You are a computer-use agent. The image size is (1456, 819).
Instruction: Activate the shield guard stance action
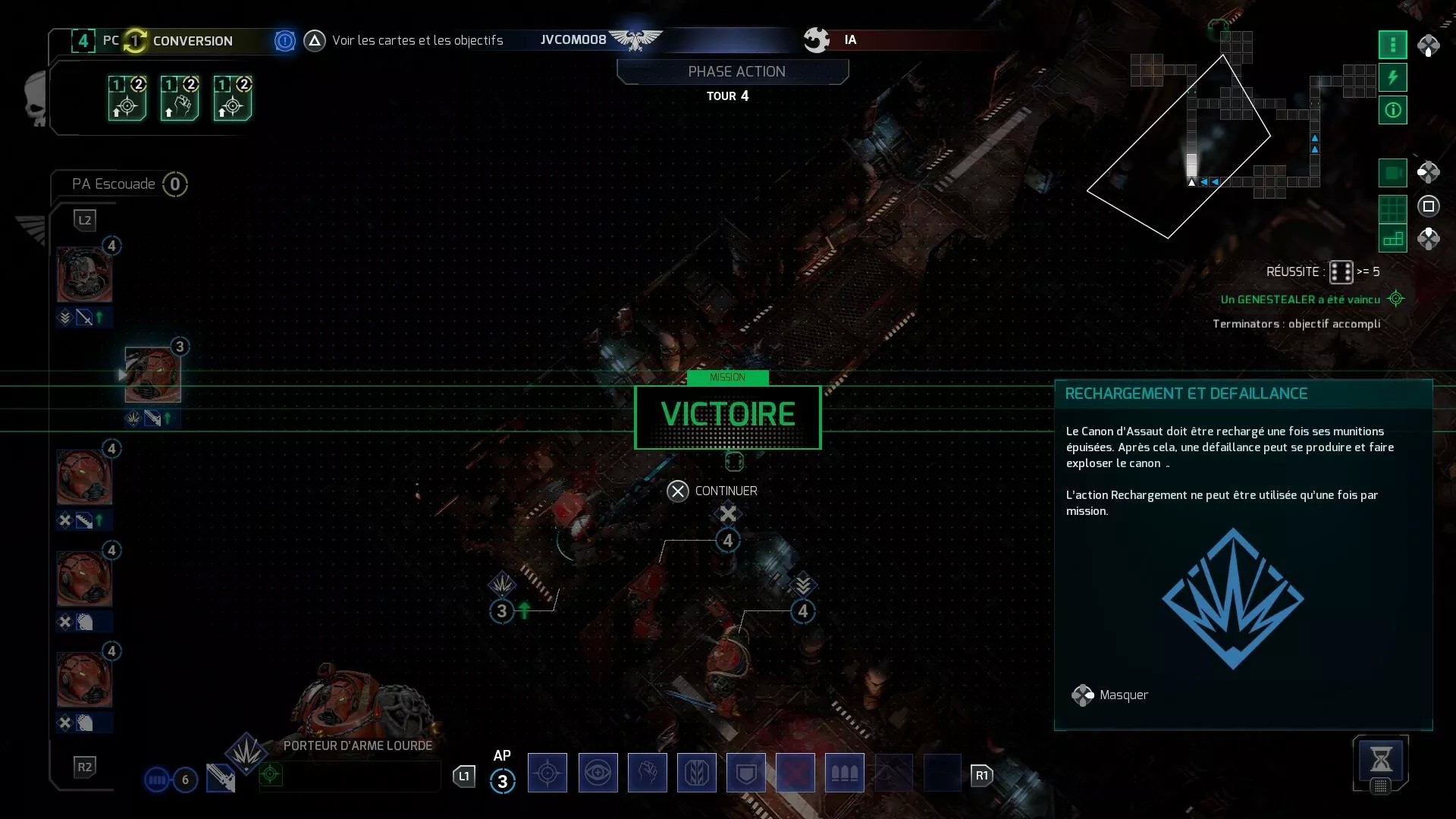point(746,773)
